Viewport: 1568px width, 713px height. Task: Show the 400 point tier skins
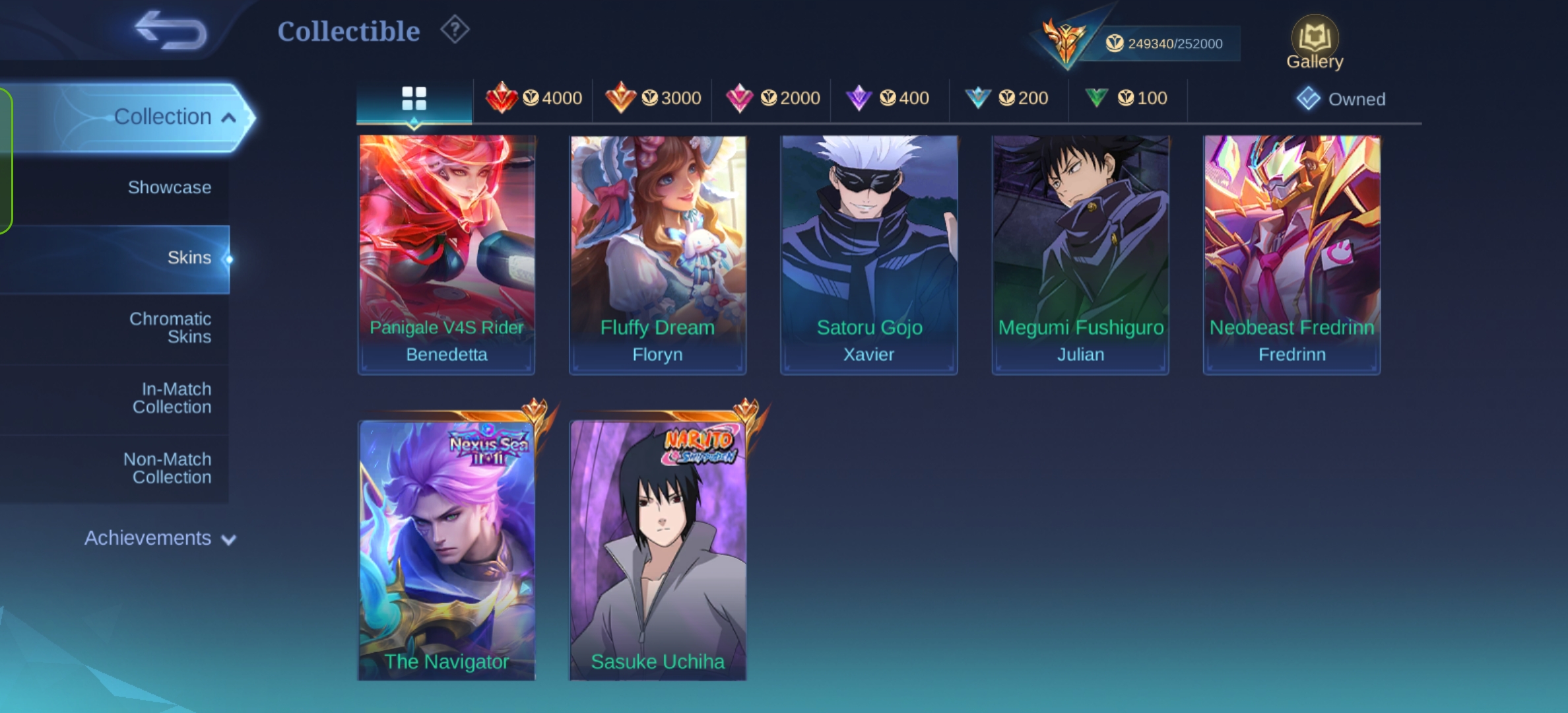(888, 99)
